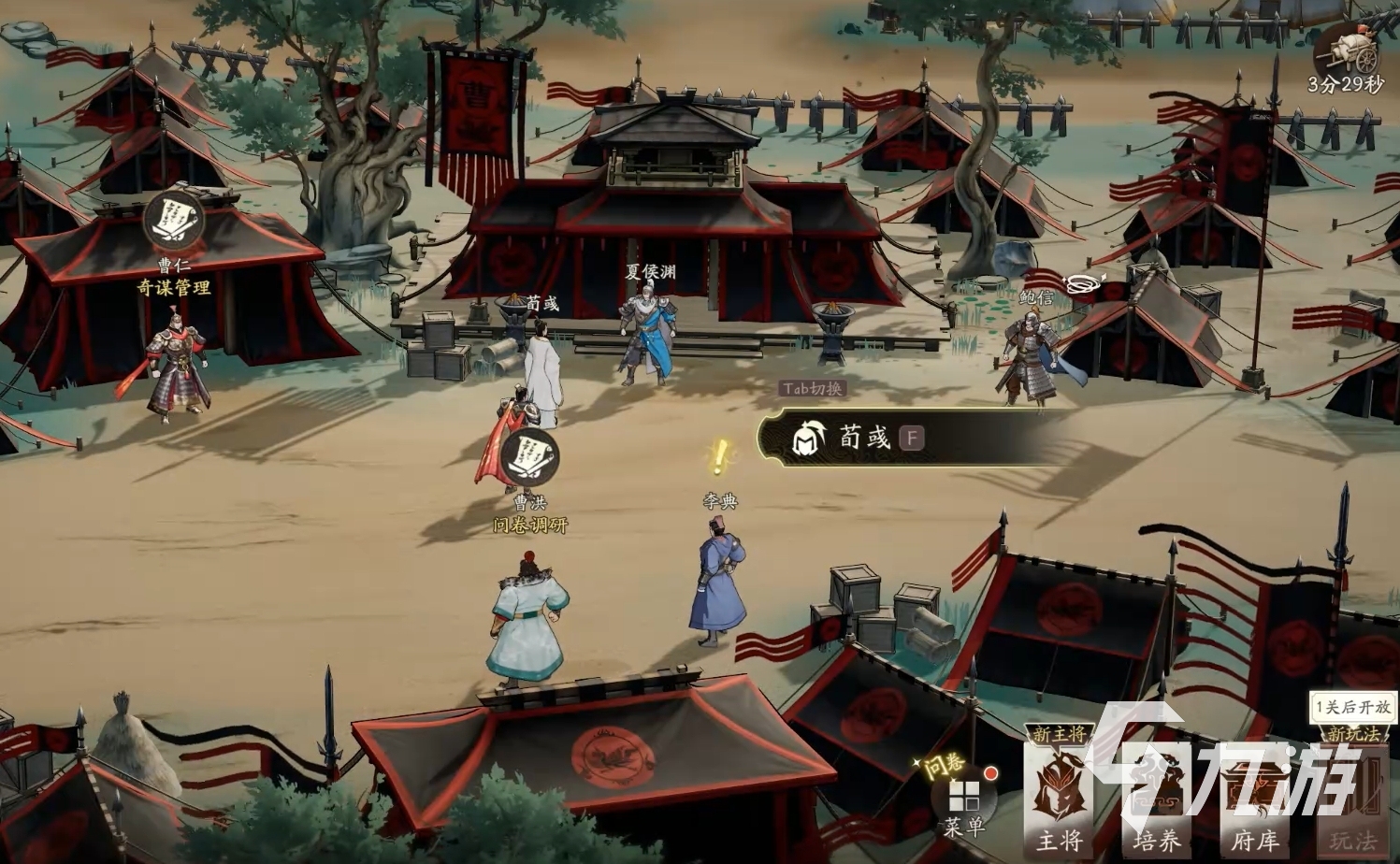Viewport: 1400px width, 864px height.
Task: Open 曹仁's 奇谋管理 scroll icon
Action: (175, 220)
